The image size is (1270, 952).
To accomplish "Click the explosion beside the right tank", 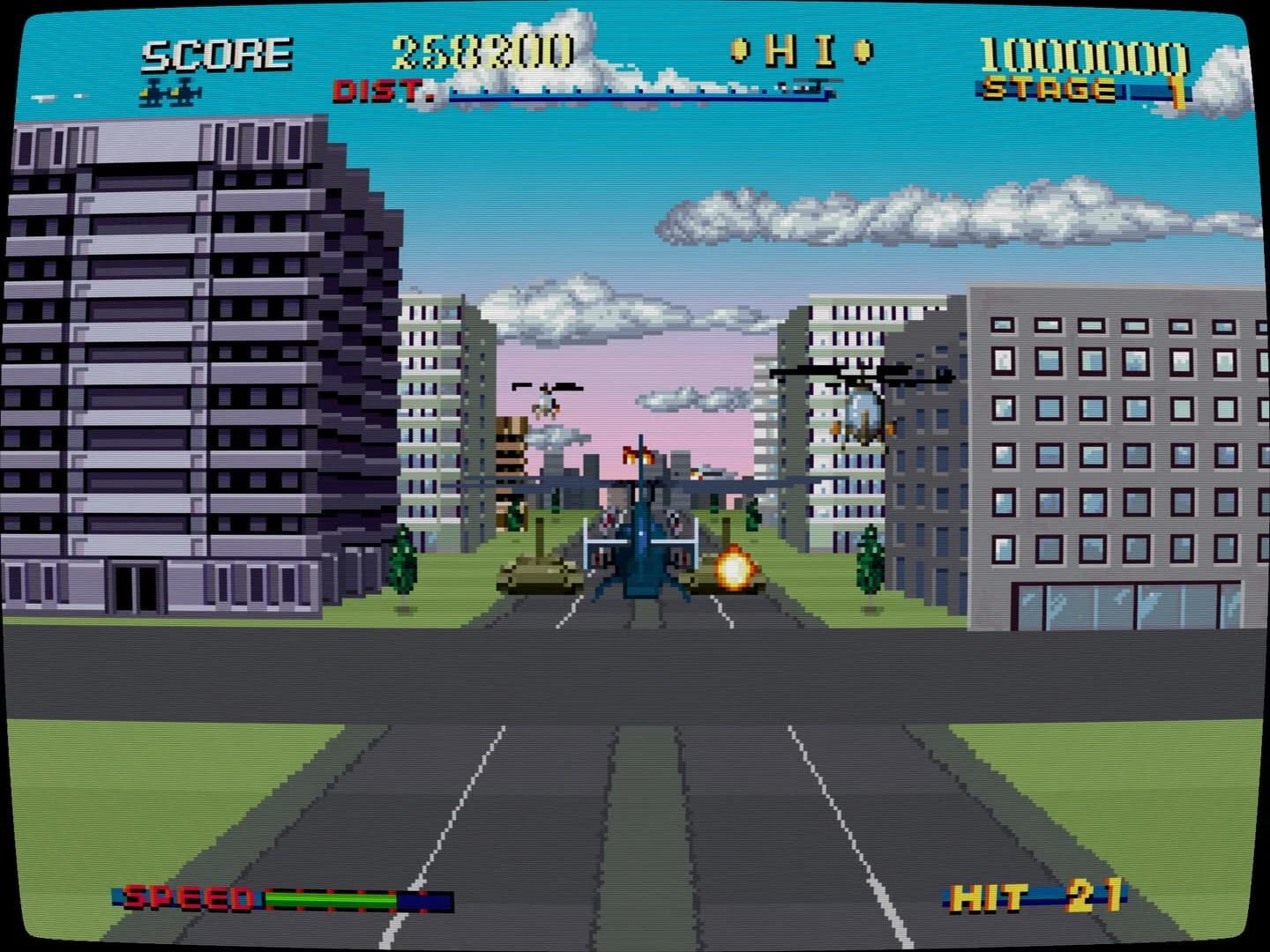I will click(x=734, y=569).
